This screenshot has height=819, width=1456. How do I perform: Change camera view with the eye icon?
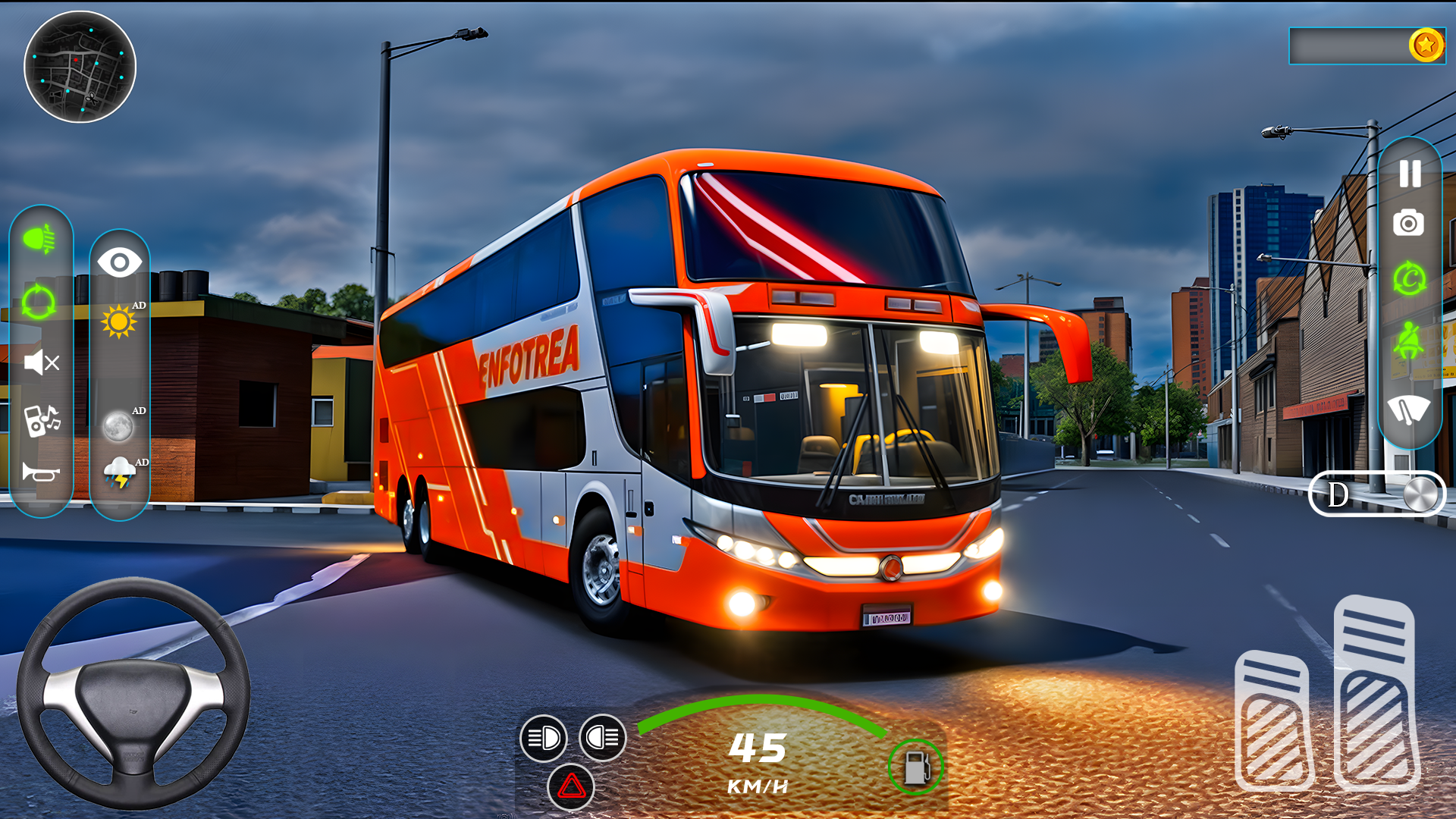coord(120,263)
